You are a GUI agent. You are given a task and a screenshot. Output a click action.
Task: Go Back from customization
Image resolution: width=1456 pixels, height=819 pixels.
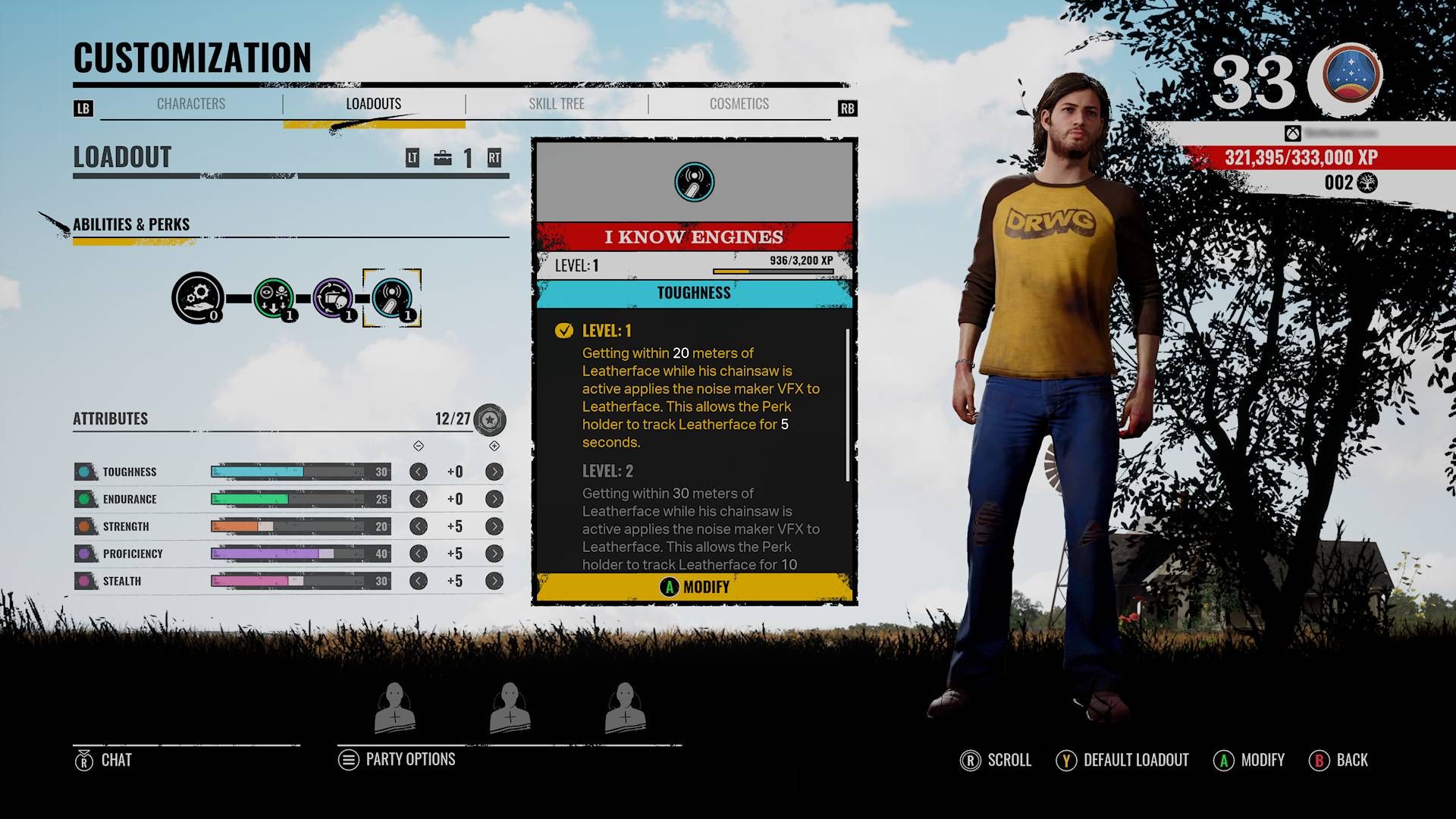tap(1339, 760)
